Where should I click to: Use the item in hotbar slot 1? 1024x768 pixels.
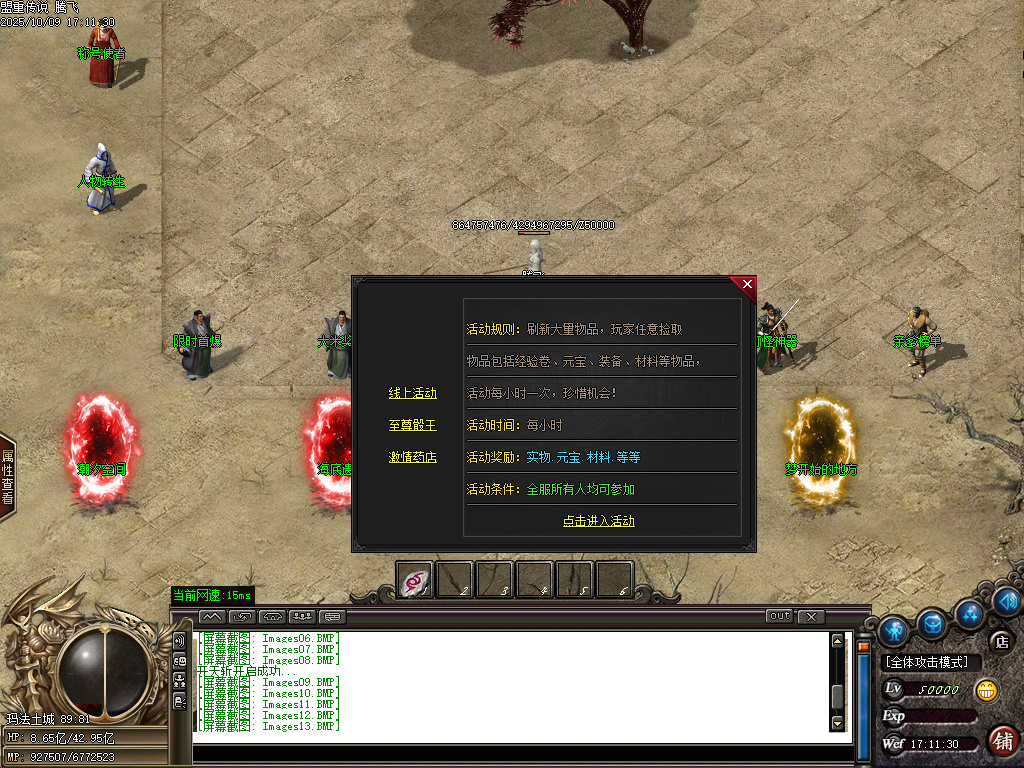pyautogui.click(x=415, y=579)
